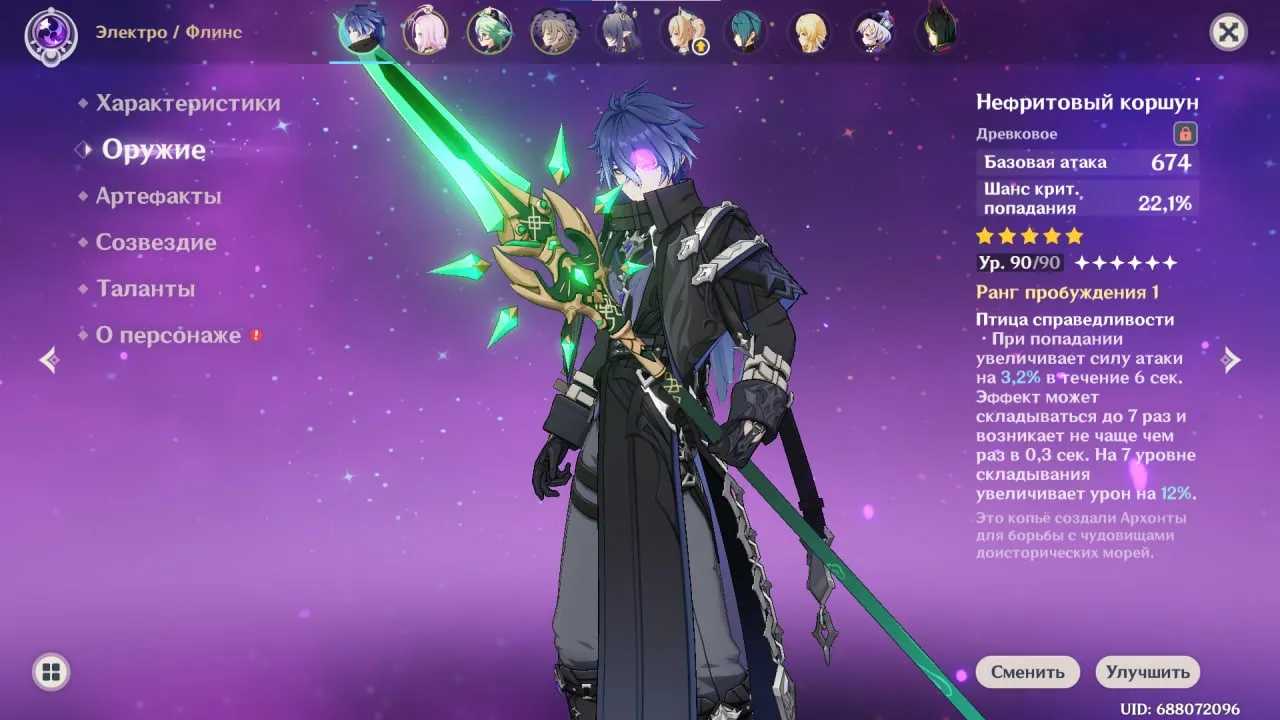Toggle the weapon lock icon
Viewport: 1280px width, 720px height.
click(x=1184, y=134)
